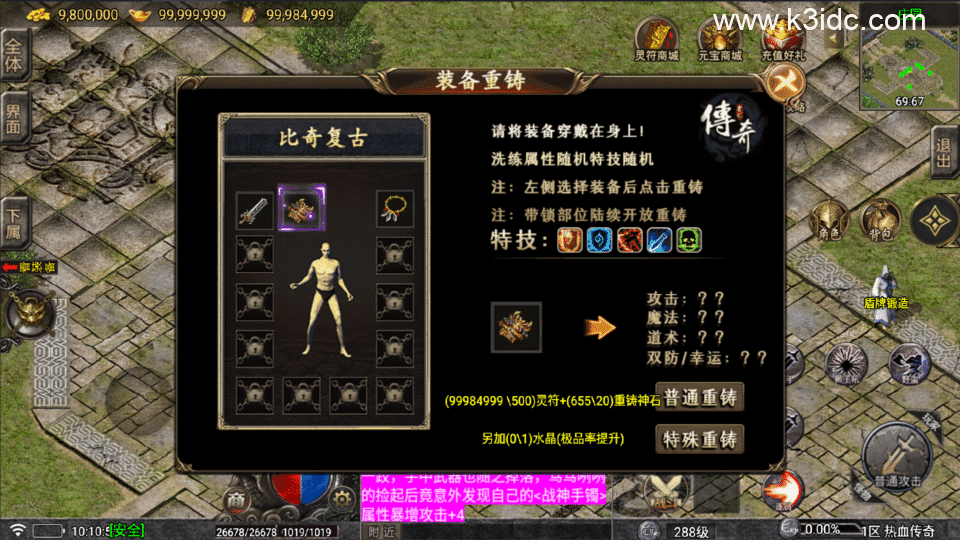
Task: Open the 元宝商城 ingot shop
Action: [x=721, y=40]
